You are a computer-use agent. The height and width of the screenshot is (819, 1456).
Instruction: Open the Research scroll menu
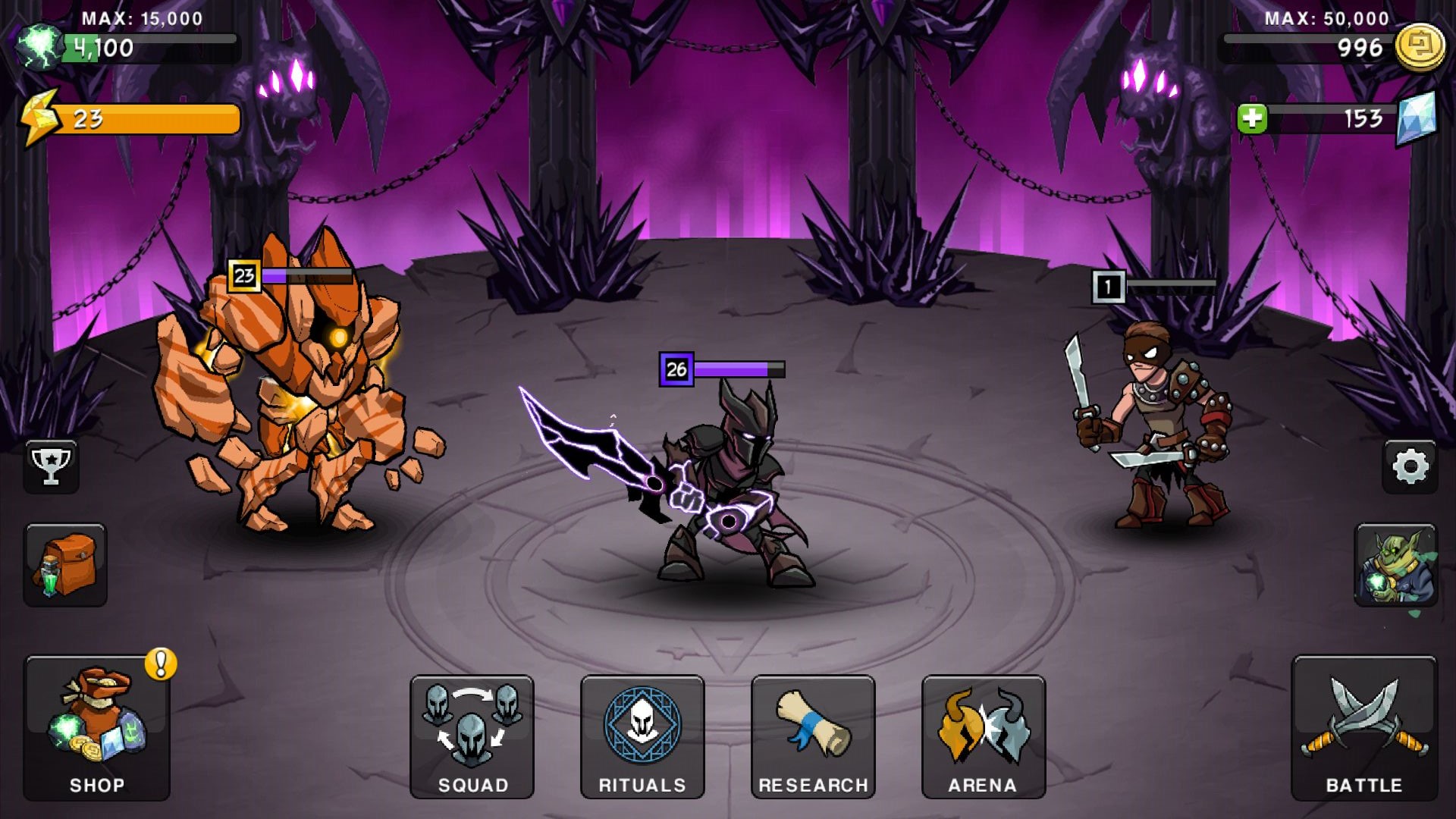click(813, 736)
